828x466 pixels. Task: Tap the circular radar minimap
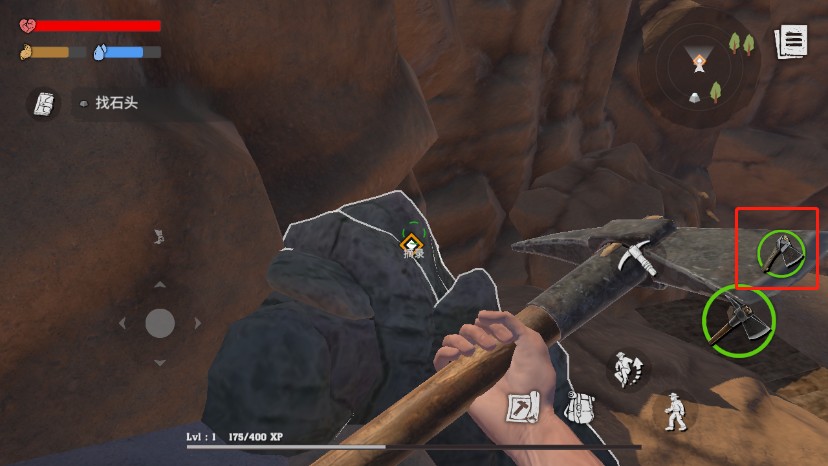point(700,66)
